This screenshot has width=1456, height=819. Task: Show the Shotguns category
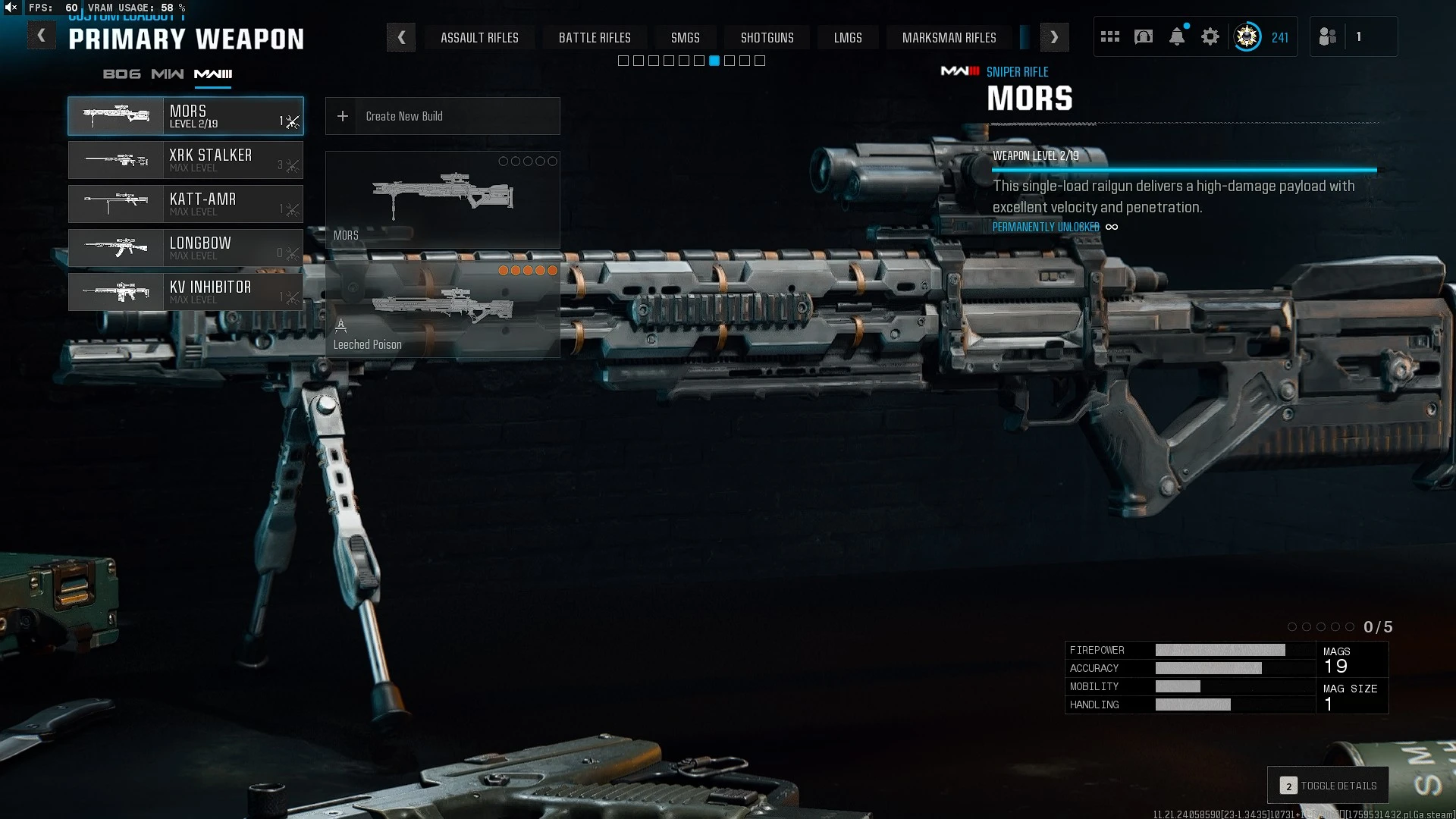[x=767, y=37]
